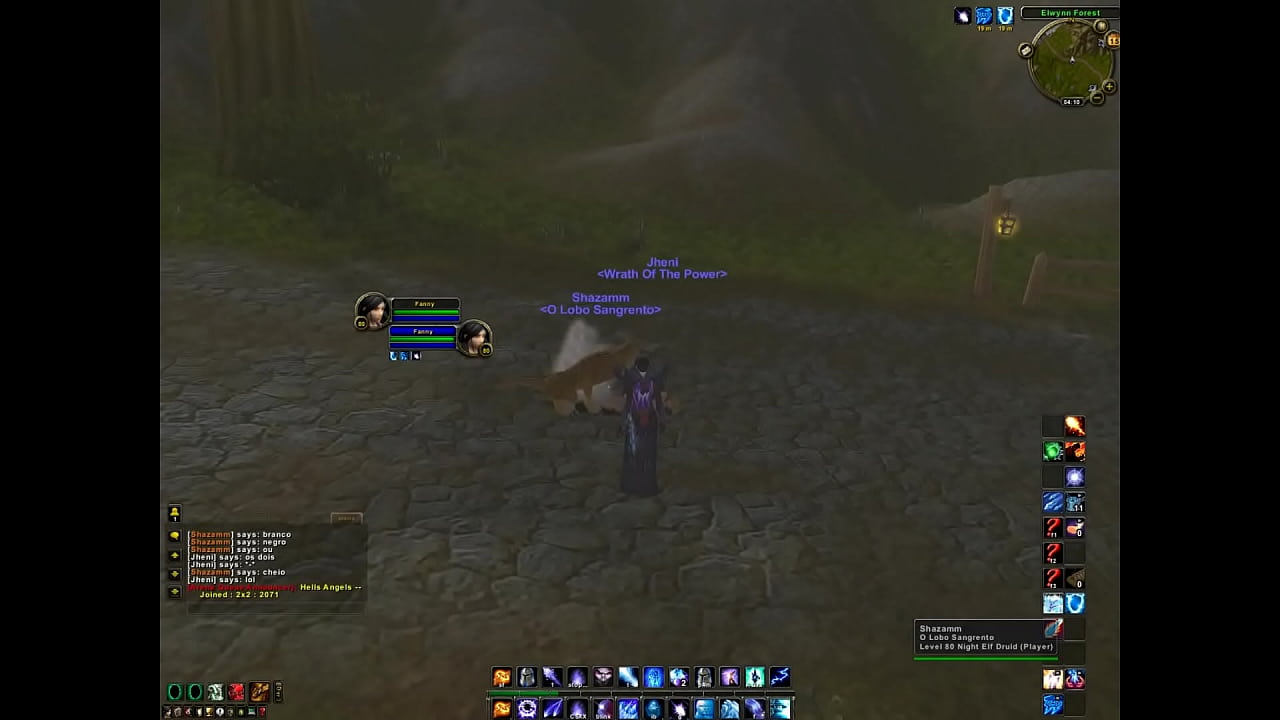The width and height of the screenshot is (1280, 720).
Task: Click the blue shield buff icon by minimap
Action: tap(1005, 16)
